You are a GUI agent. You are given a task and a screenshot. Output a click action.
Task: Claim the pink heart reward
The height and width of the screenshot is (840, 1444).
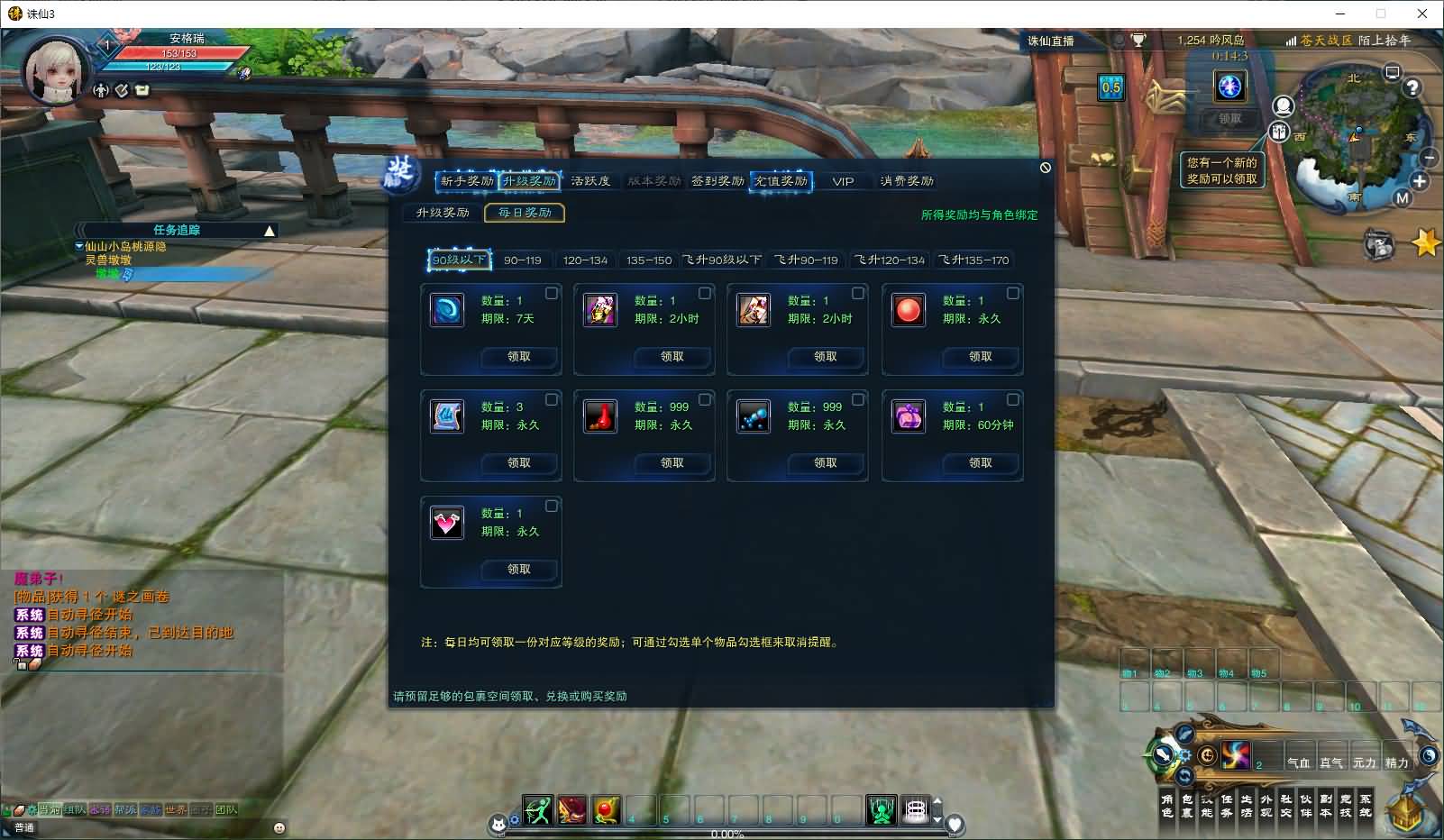[519, 570]
